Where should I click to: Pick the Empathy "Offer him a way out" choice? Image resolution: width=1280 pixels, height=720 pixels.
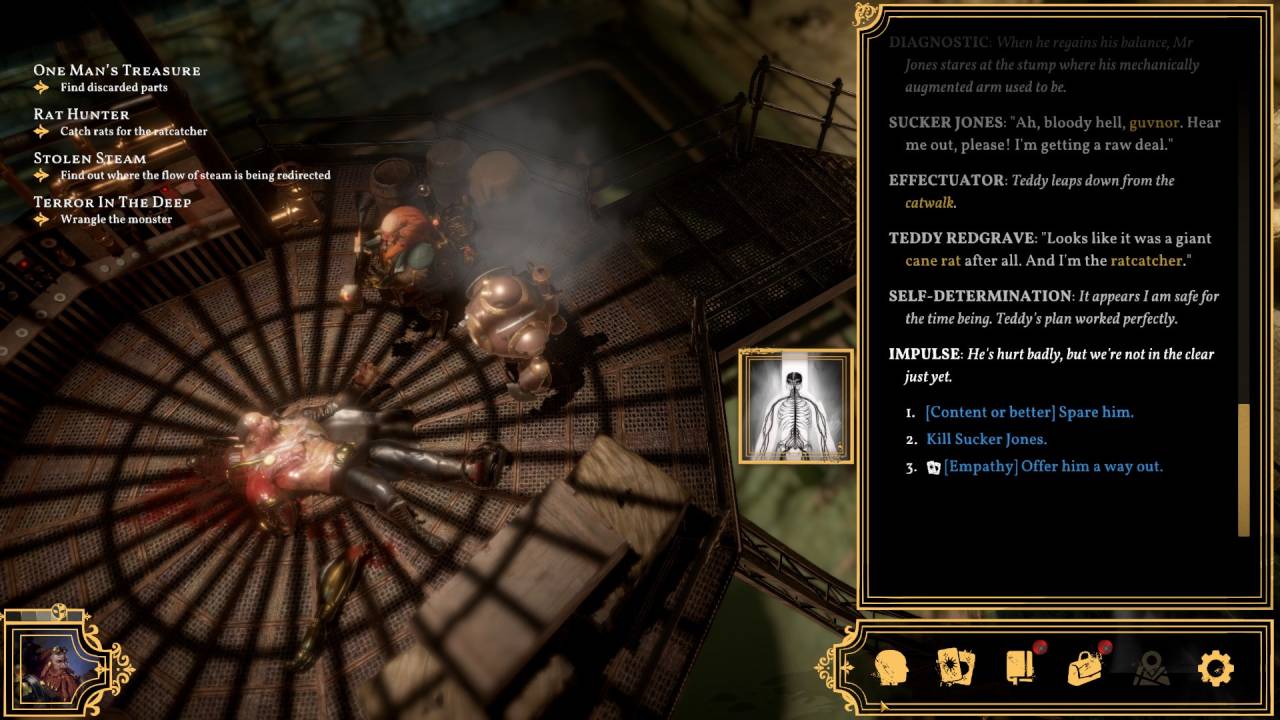[x=1053, y=466]
